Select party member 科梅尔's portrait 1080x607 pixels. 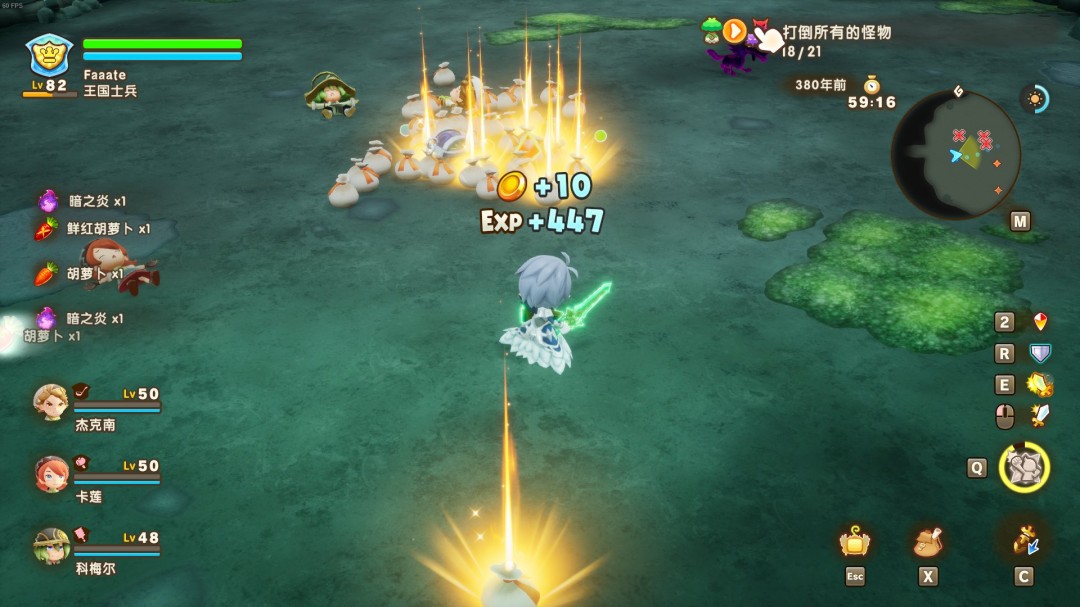pos(50,546)
